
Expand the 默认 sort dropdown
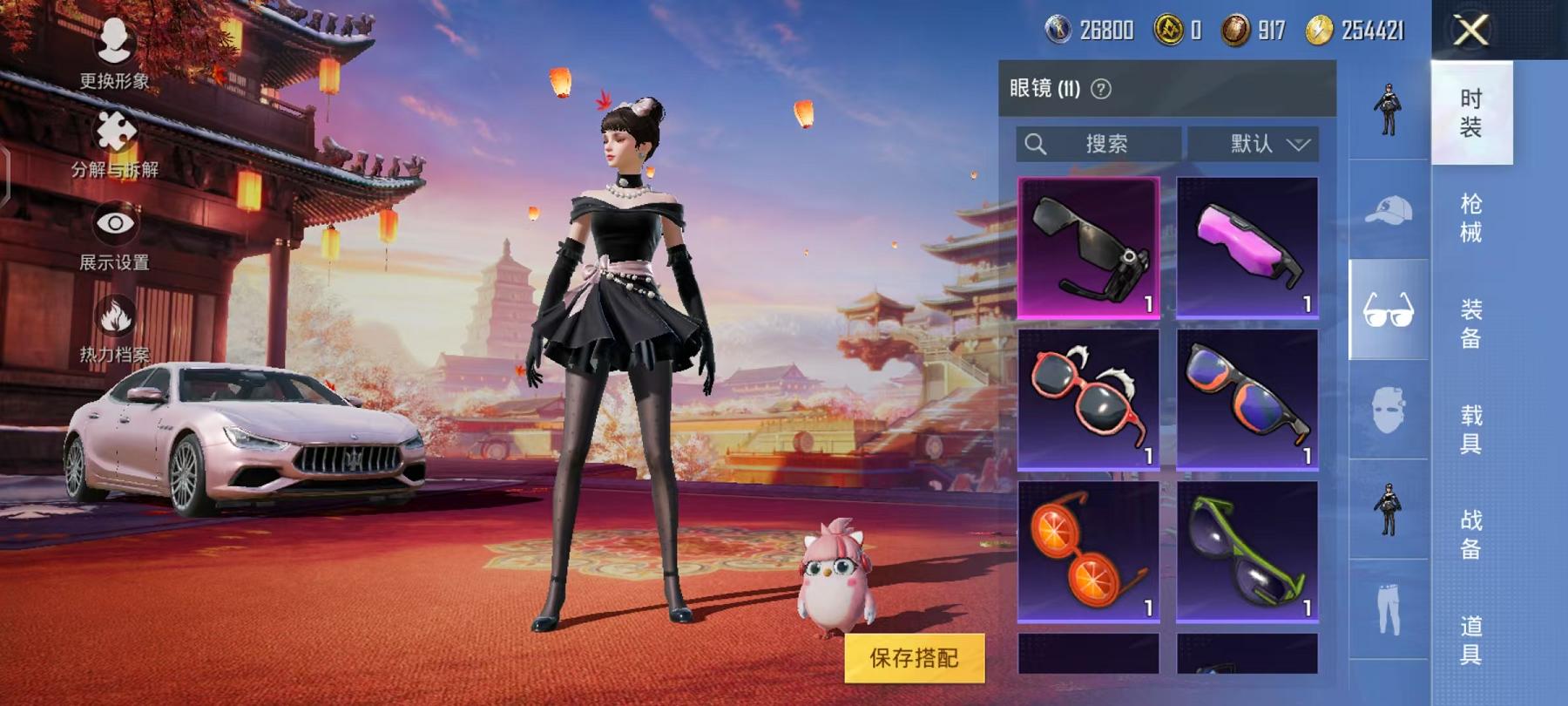pyautogui.click(x=1254, y=144)
